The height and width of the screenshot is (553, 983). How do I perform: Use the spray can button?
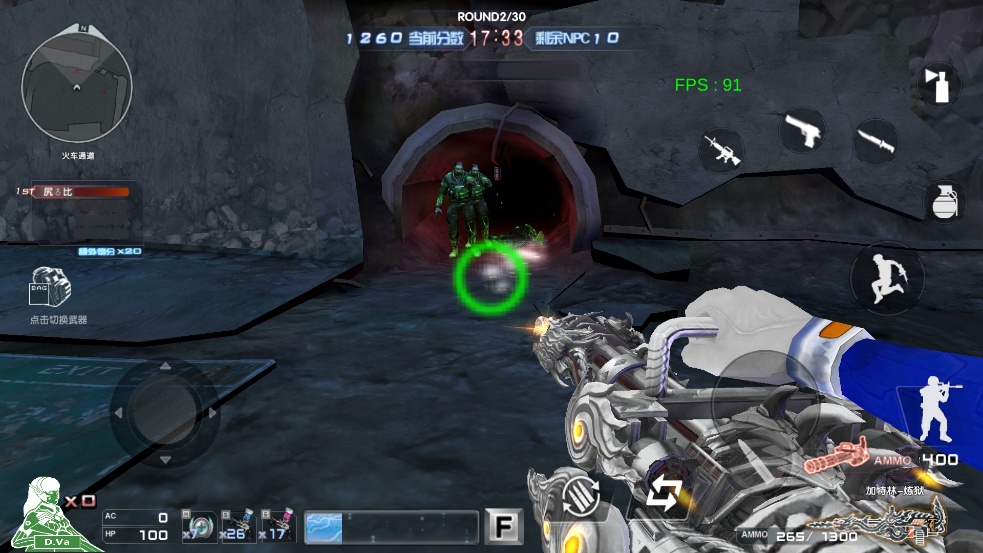(939, 86)
